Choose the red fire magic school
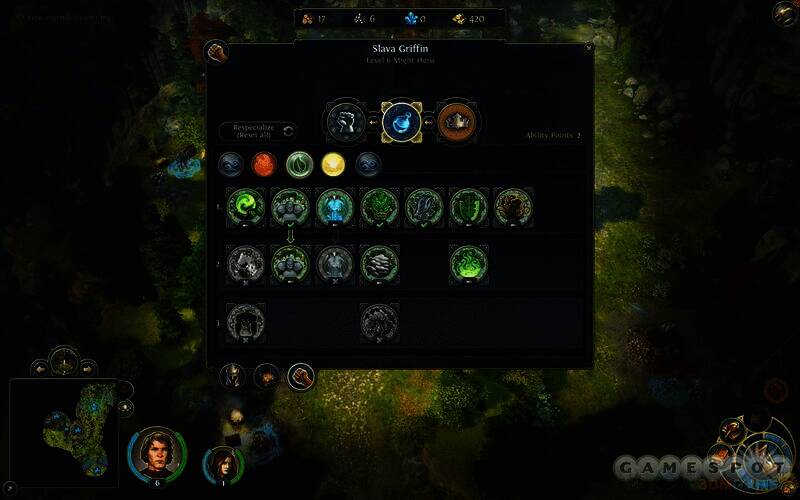The height and width of the screenshot is (500, 800). click(x=265, y=163)
